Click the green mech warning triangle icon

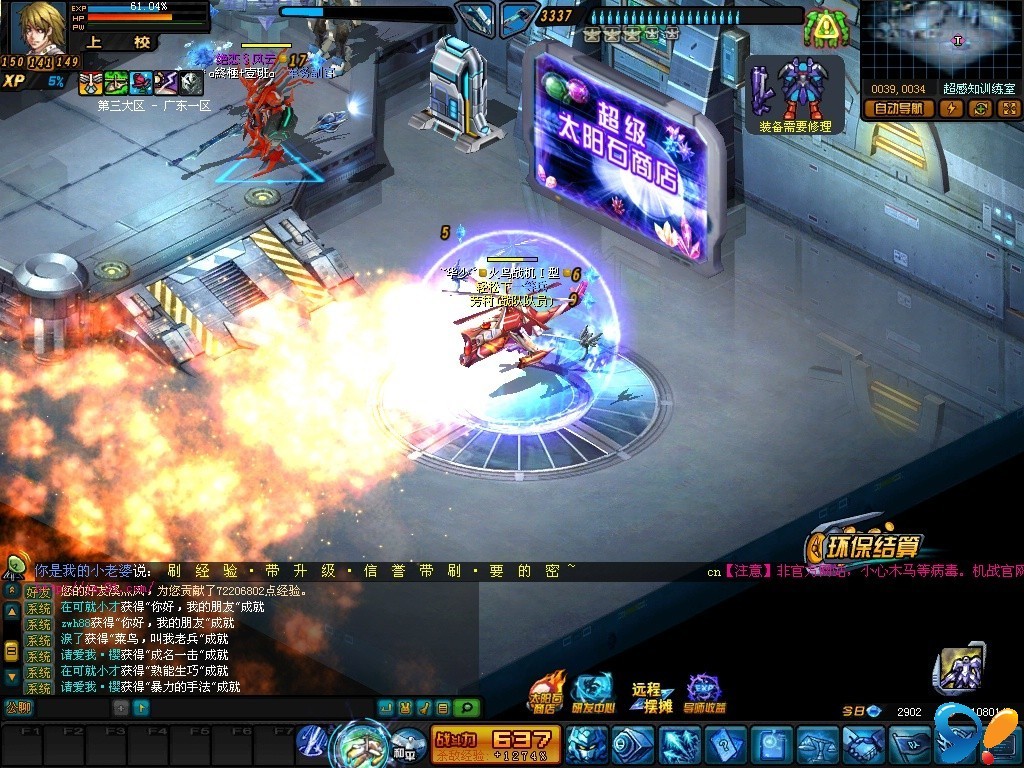(824, 28)
